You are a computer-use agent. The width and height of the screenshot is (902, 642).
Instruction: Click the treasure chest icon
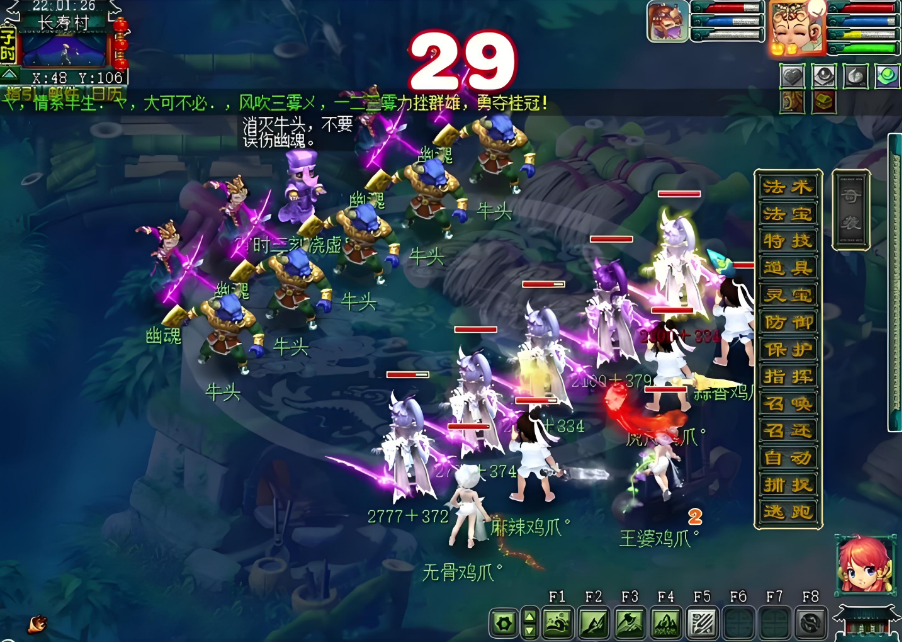click(x=824, y=101)
